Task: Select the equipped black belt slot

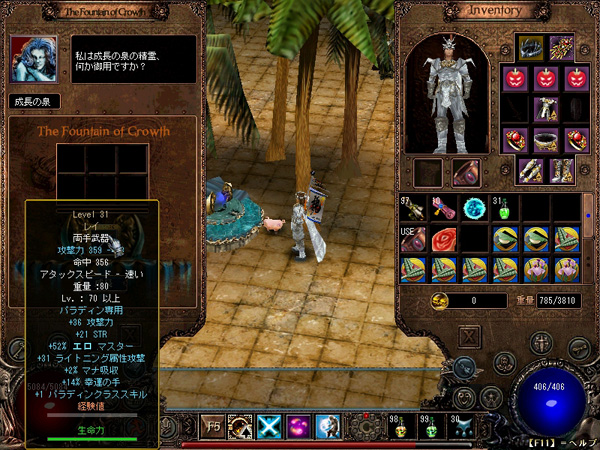Action: point(547,139)
